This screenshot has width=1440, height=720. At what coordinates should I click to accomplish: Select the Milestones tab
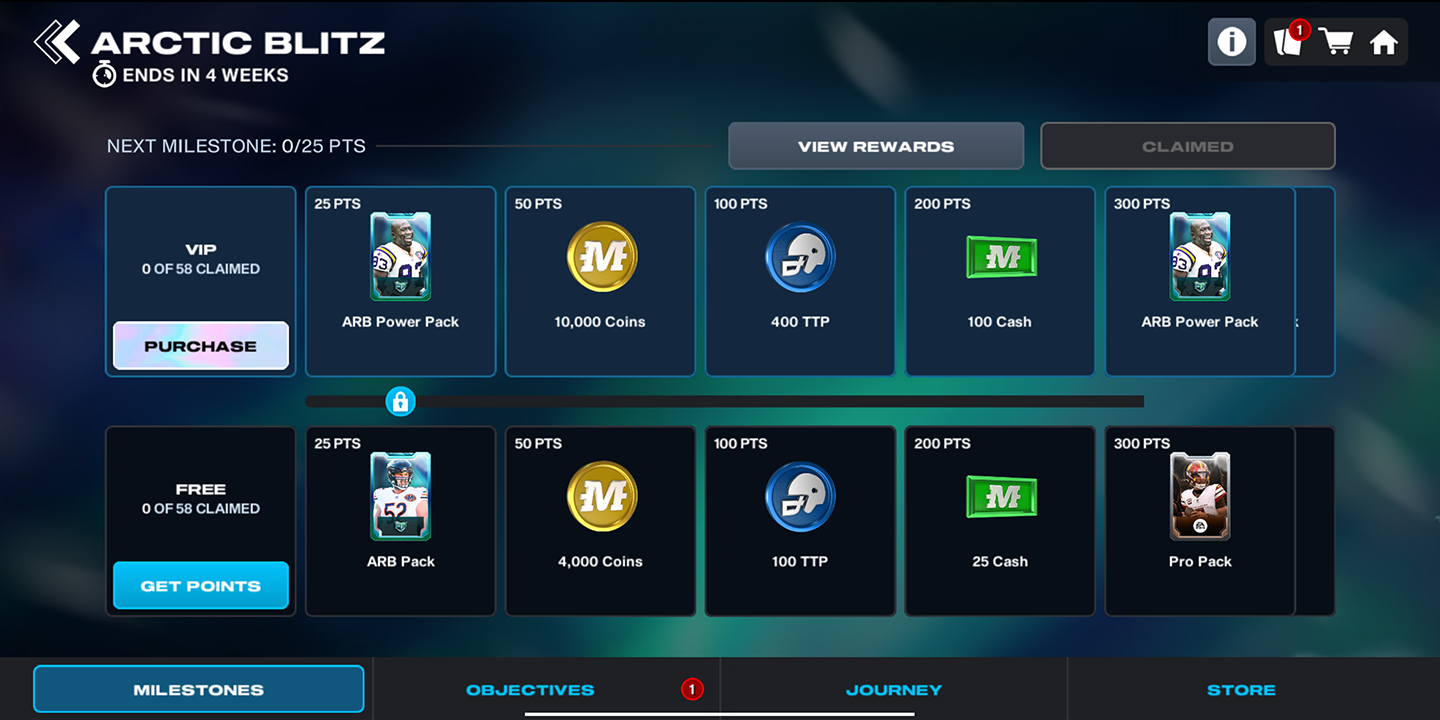198,689
